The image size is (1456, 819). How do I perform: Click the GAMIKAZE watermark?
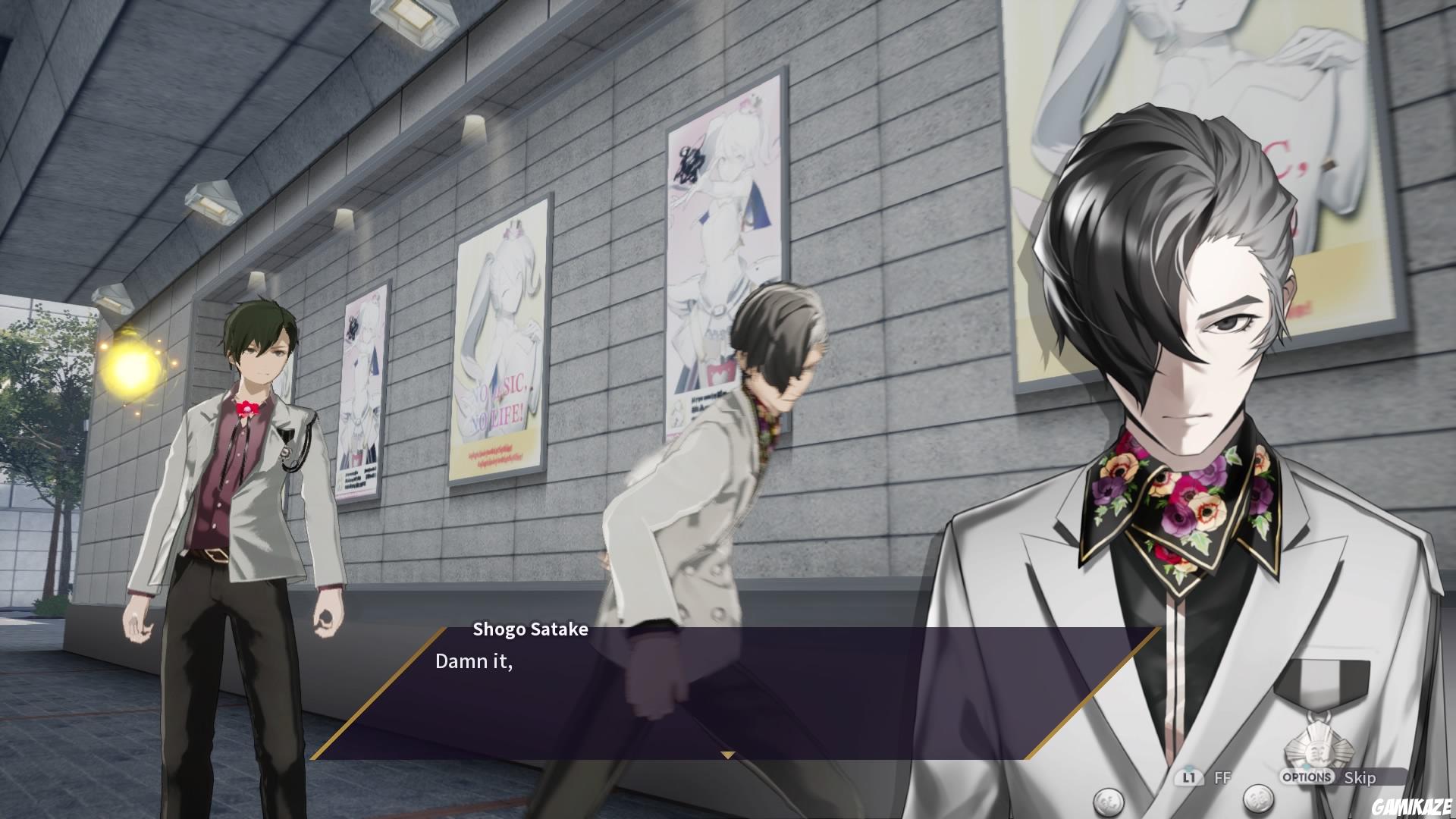click(1412, 806)
